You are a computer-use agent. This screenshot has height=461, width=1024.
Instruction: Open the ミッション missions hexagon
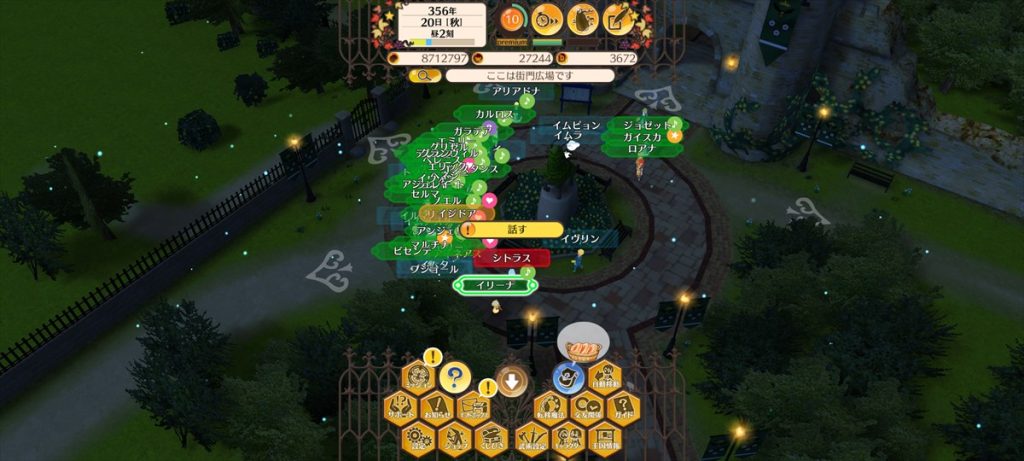(x=419, y=378)
